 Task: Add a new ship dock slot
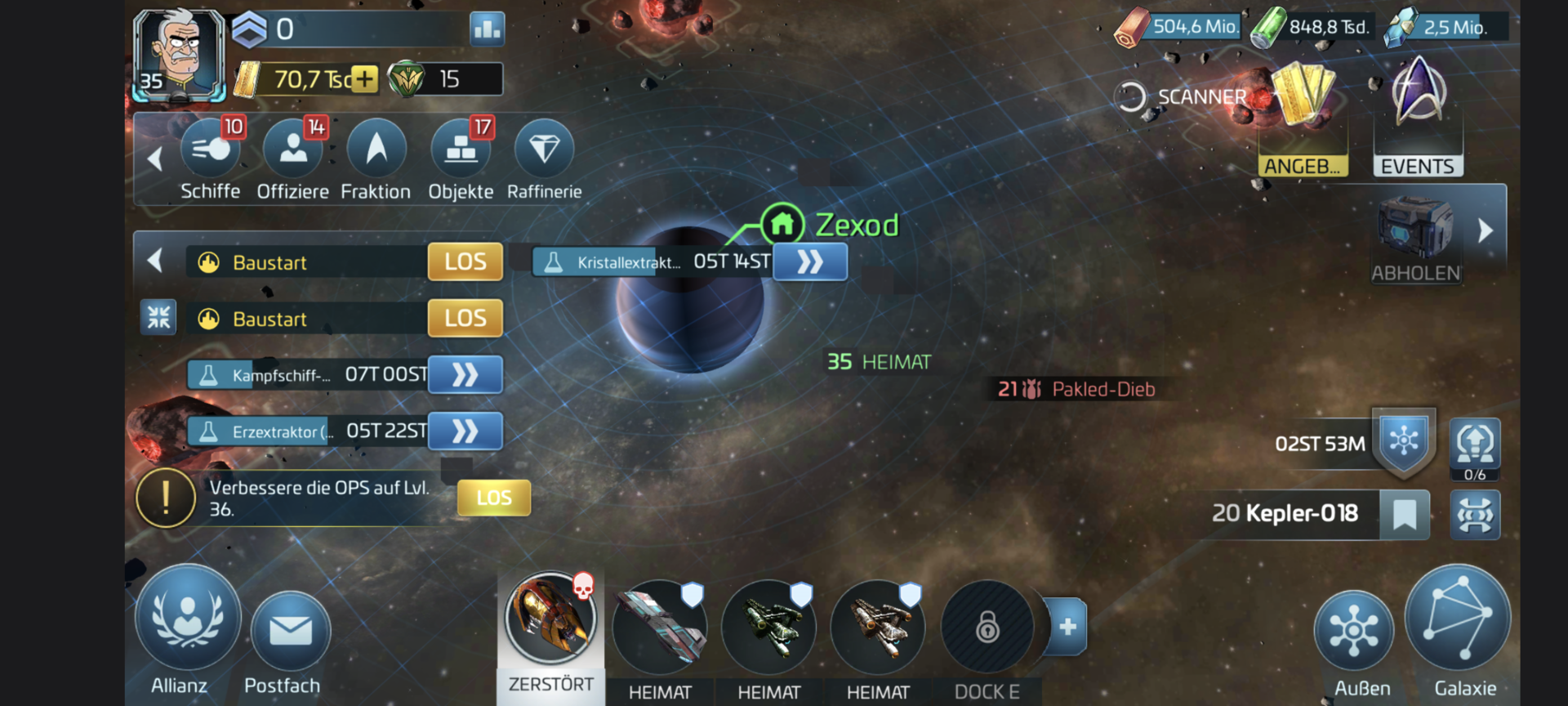tap(1067, 627)
